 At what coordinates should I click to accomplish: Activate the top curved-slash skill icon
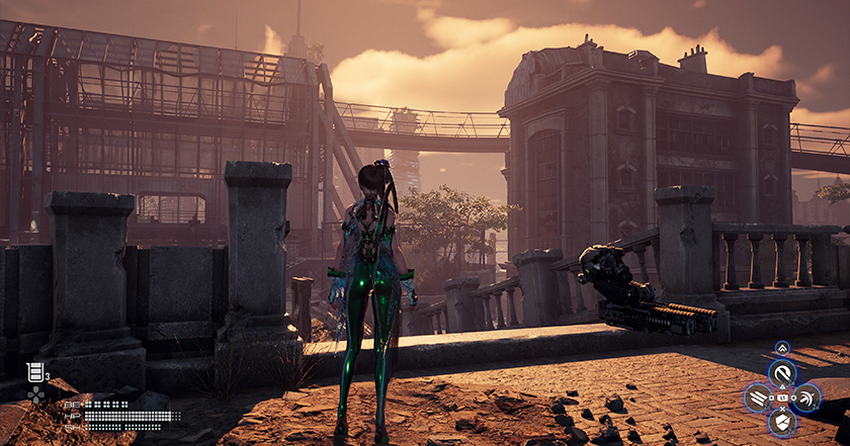[782, 374]
